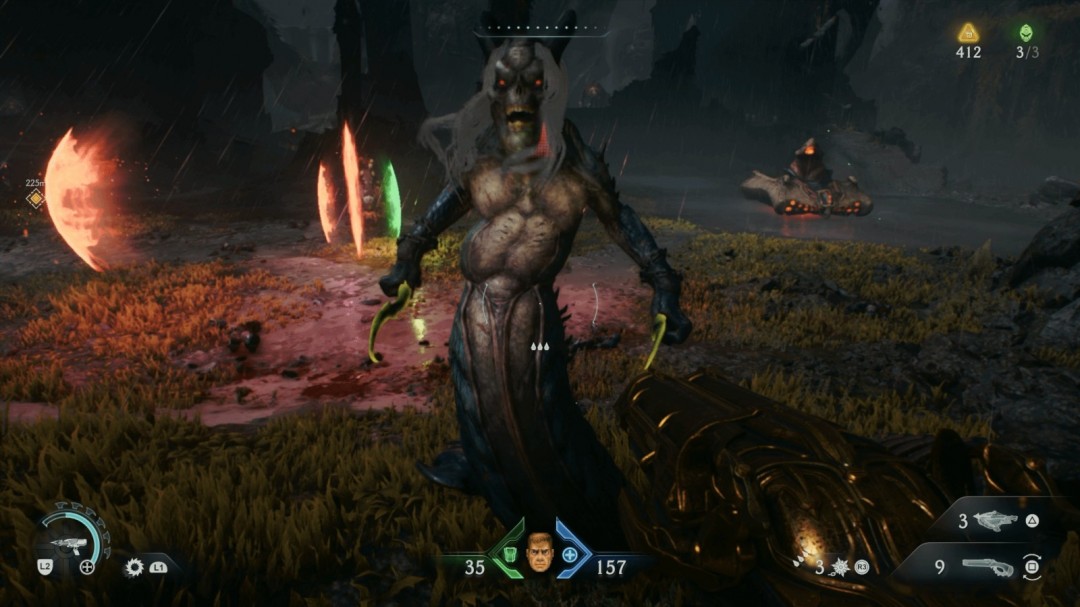Viewport: 1080px width, 607px height.
Task: Click the gold triangle currency icon
Action: click(x=968, y=32)
